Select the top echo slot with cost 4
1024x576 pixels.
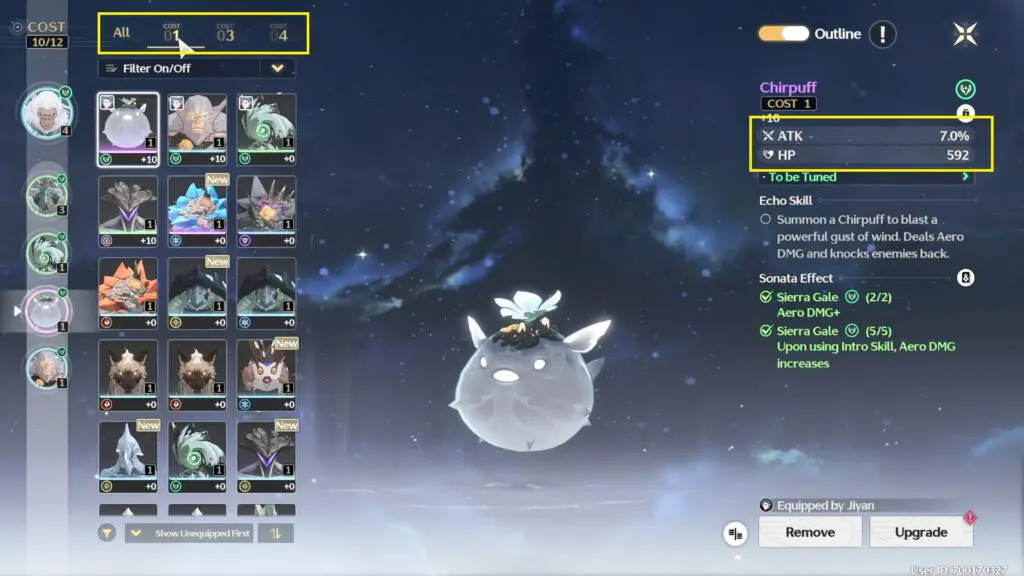(x=46, y=110)
